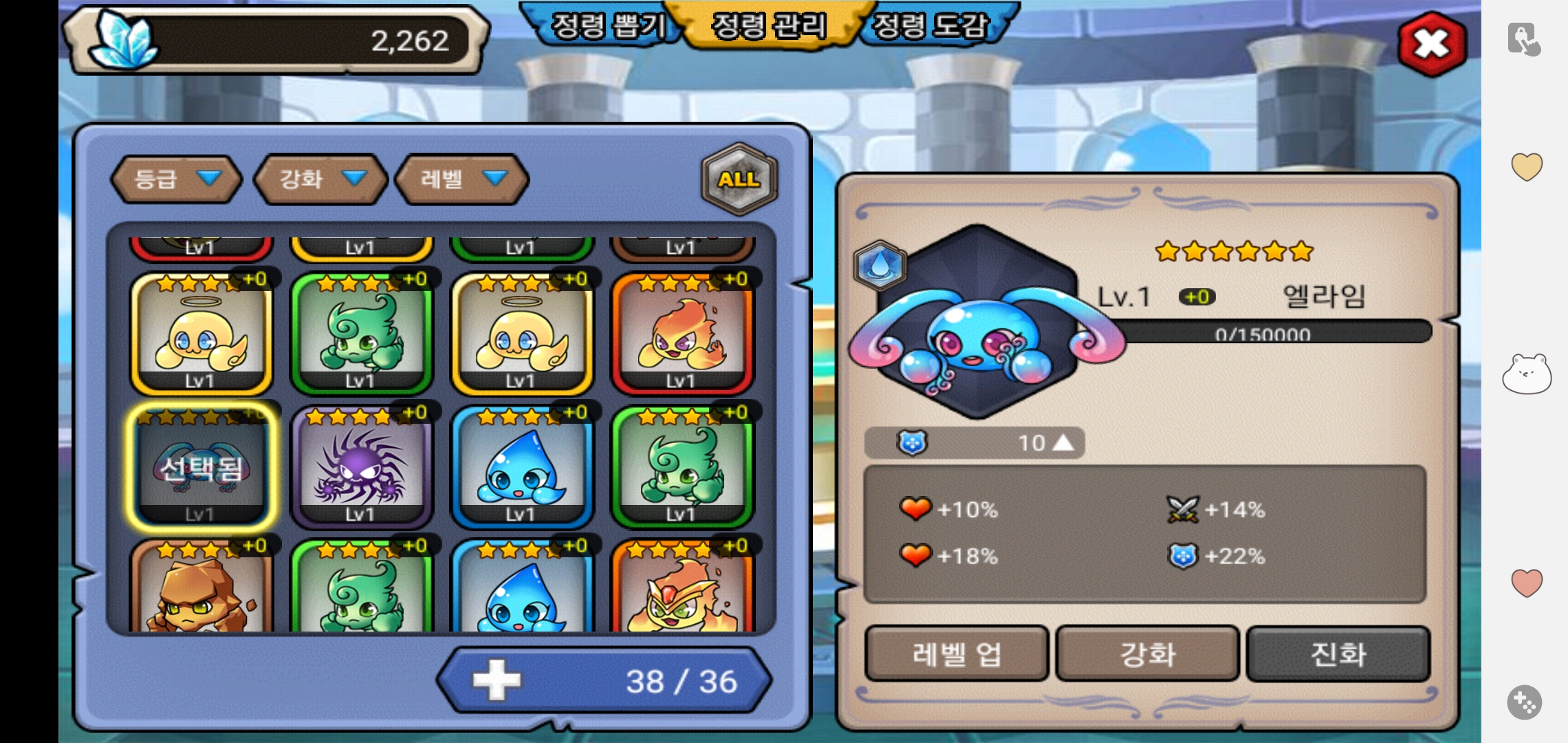The height and width of the screenshot is (743, 1568).
Task: Open the 정령 도감 tab
Action: click(931, 26)
